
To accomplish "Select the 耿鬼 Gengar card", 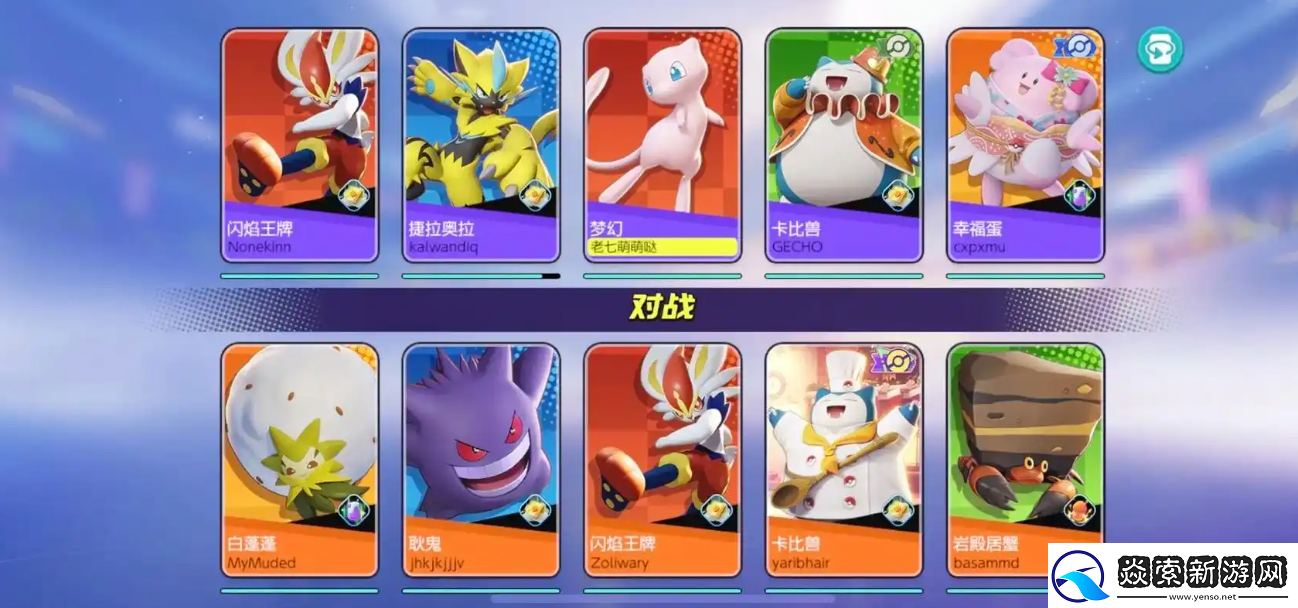I will 481,460.
